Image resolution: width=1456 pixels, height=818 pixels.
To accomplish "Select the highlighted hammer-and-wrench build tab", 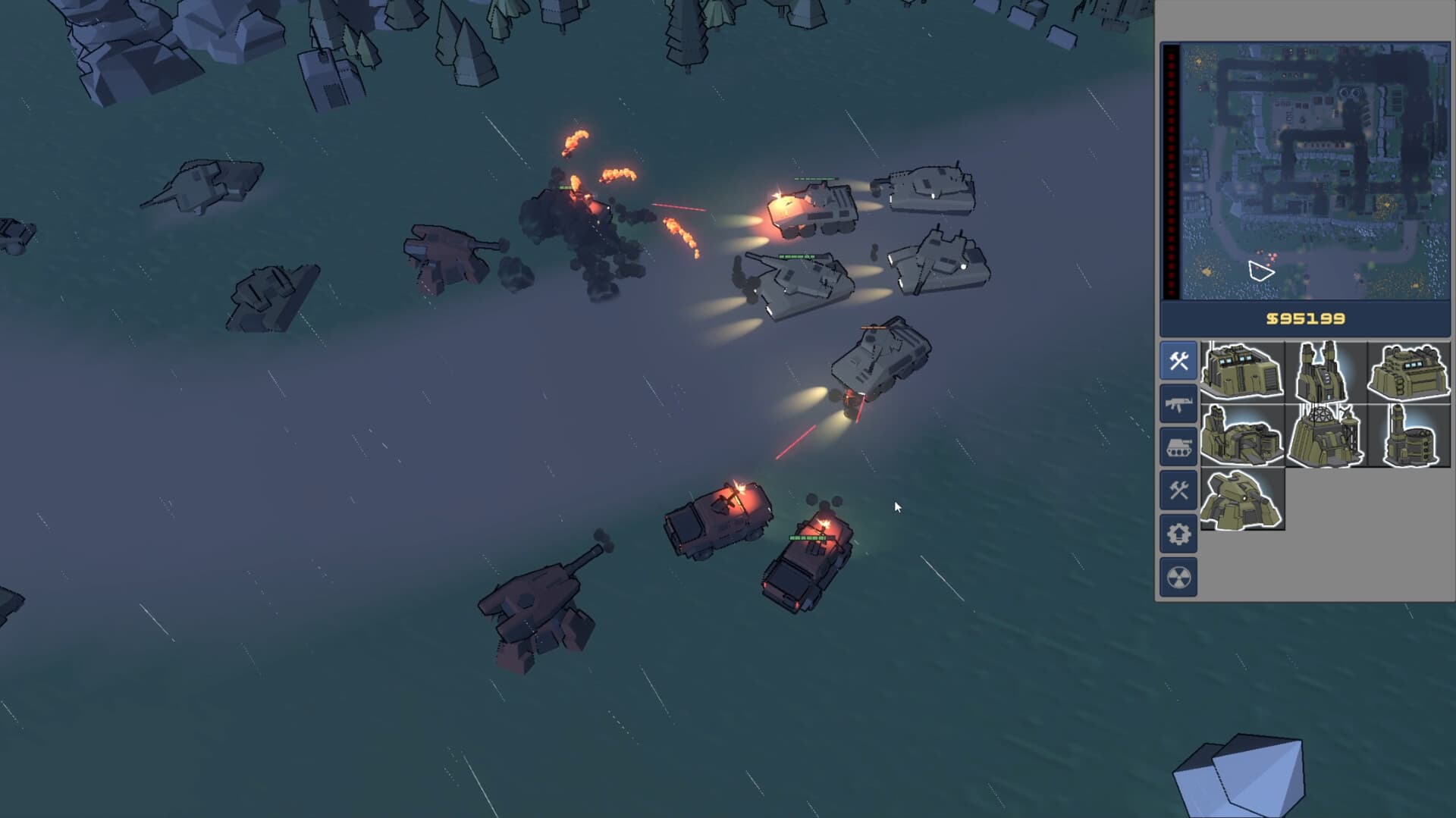I will click(1178, 361).
